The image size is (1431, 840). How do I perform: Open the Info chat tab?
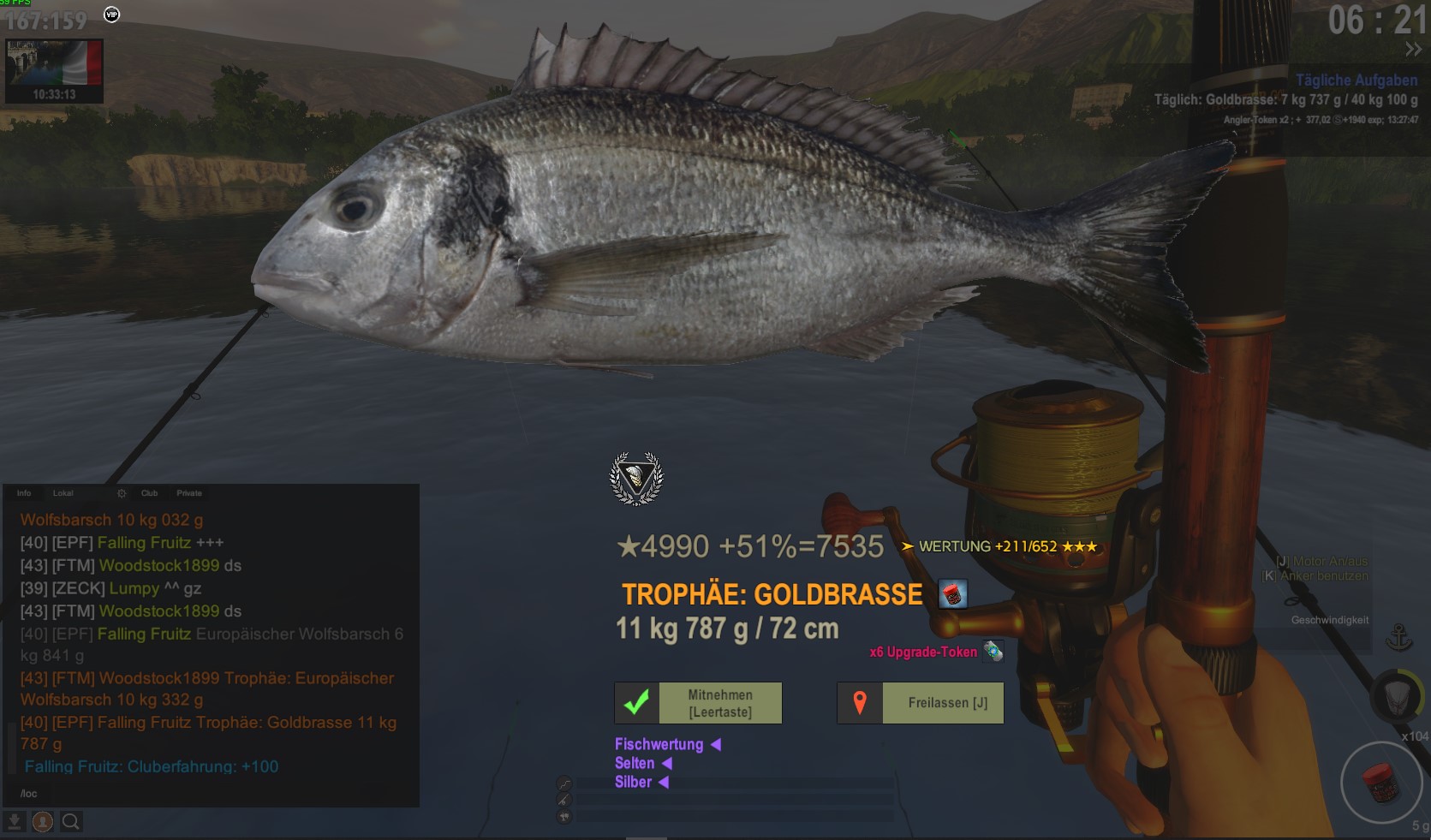pos(24,493)
